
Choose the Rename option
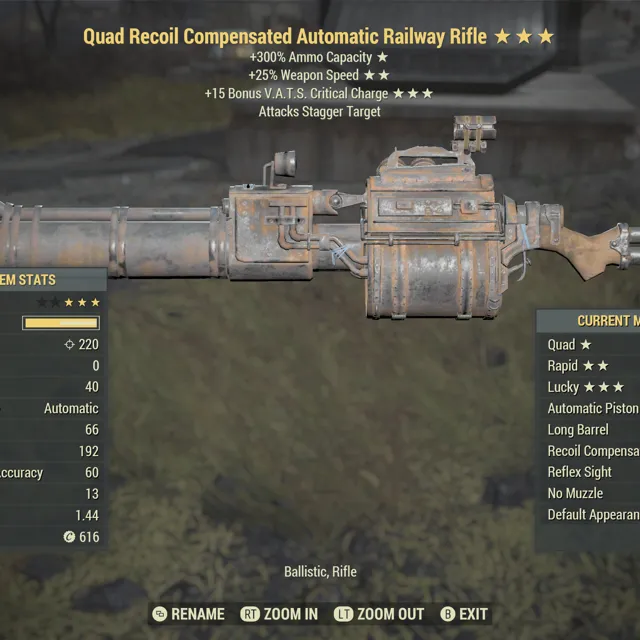click(189, 614)
